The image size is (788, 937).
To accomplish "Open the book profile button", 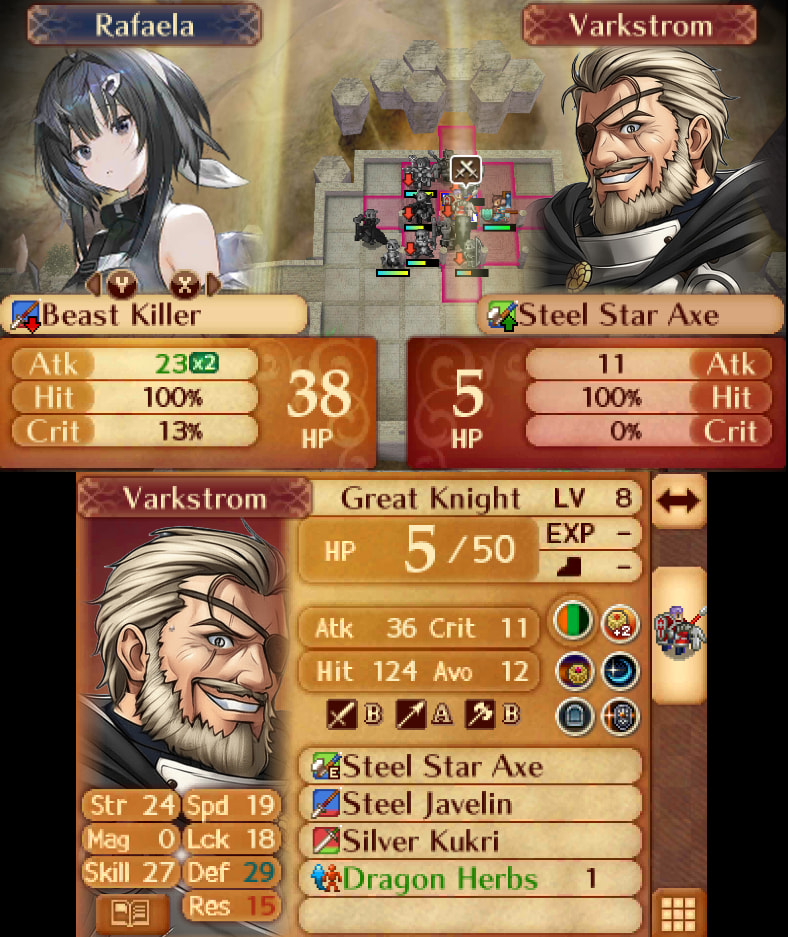I will pyautogui.click(x=131, y=913).
